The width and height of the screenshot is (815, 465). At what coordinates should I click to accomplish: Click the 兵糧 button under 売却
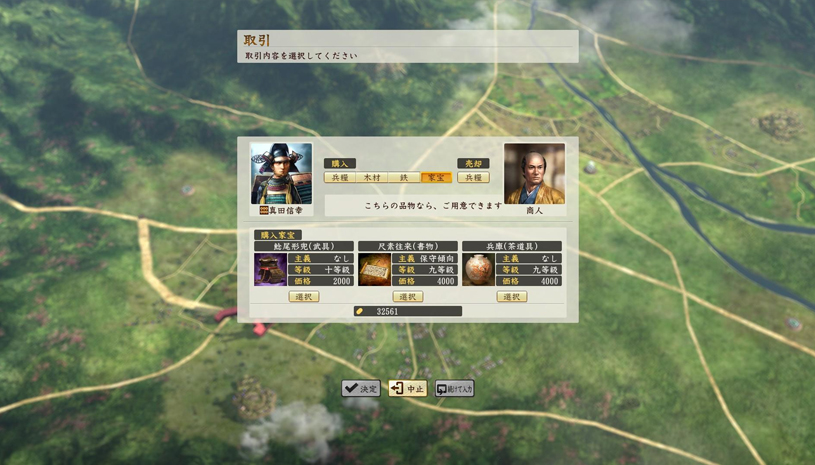pos(473,178)
